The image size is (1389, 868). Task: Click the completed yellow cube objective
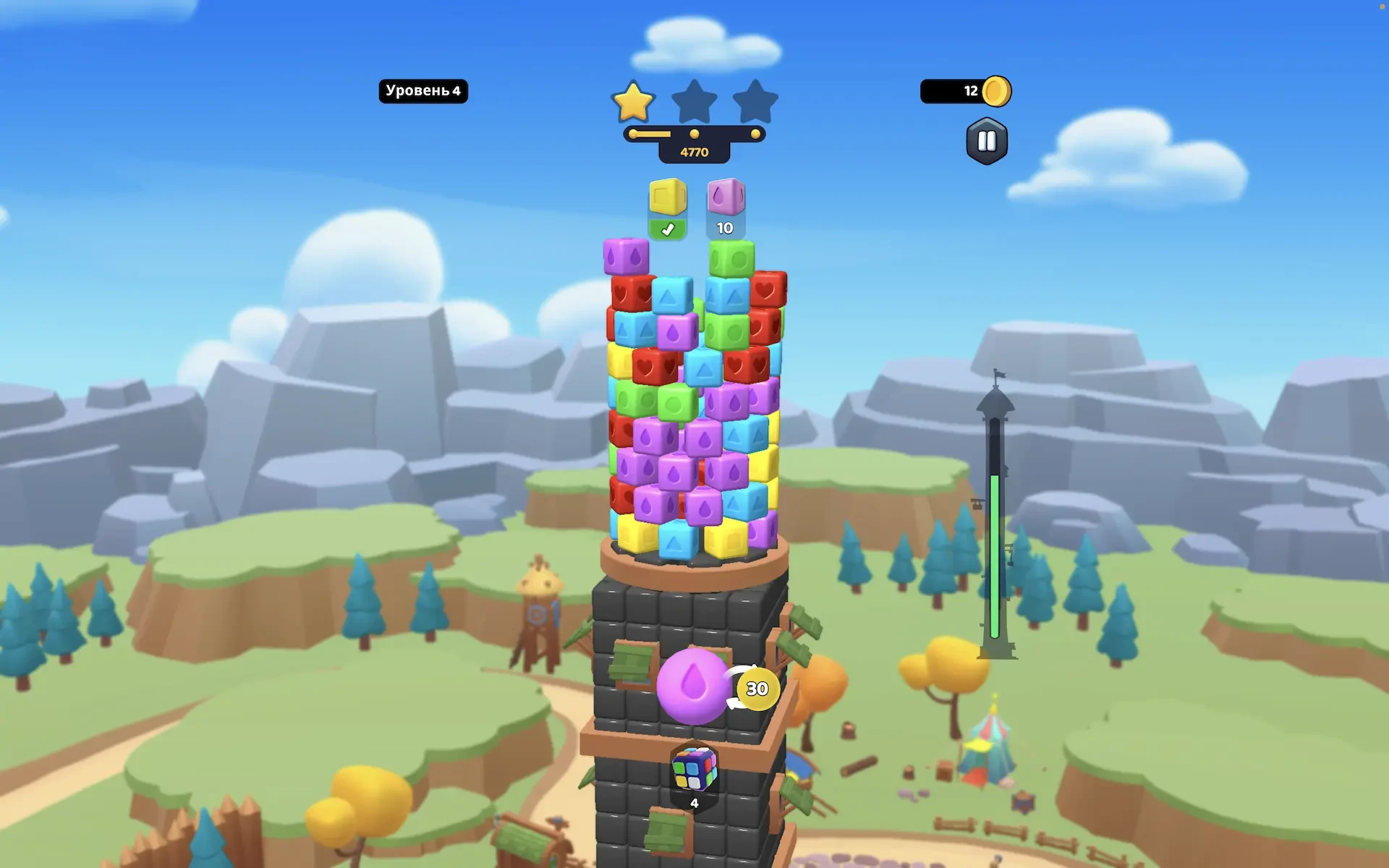pos(667,208)
